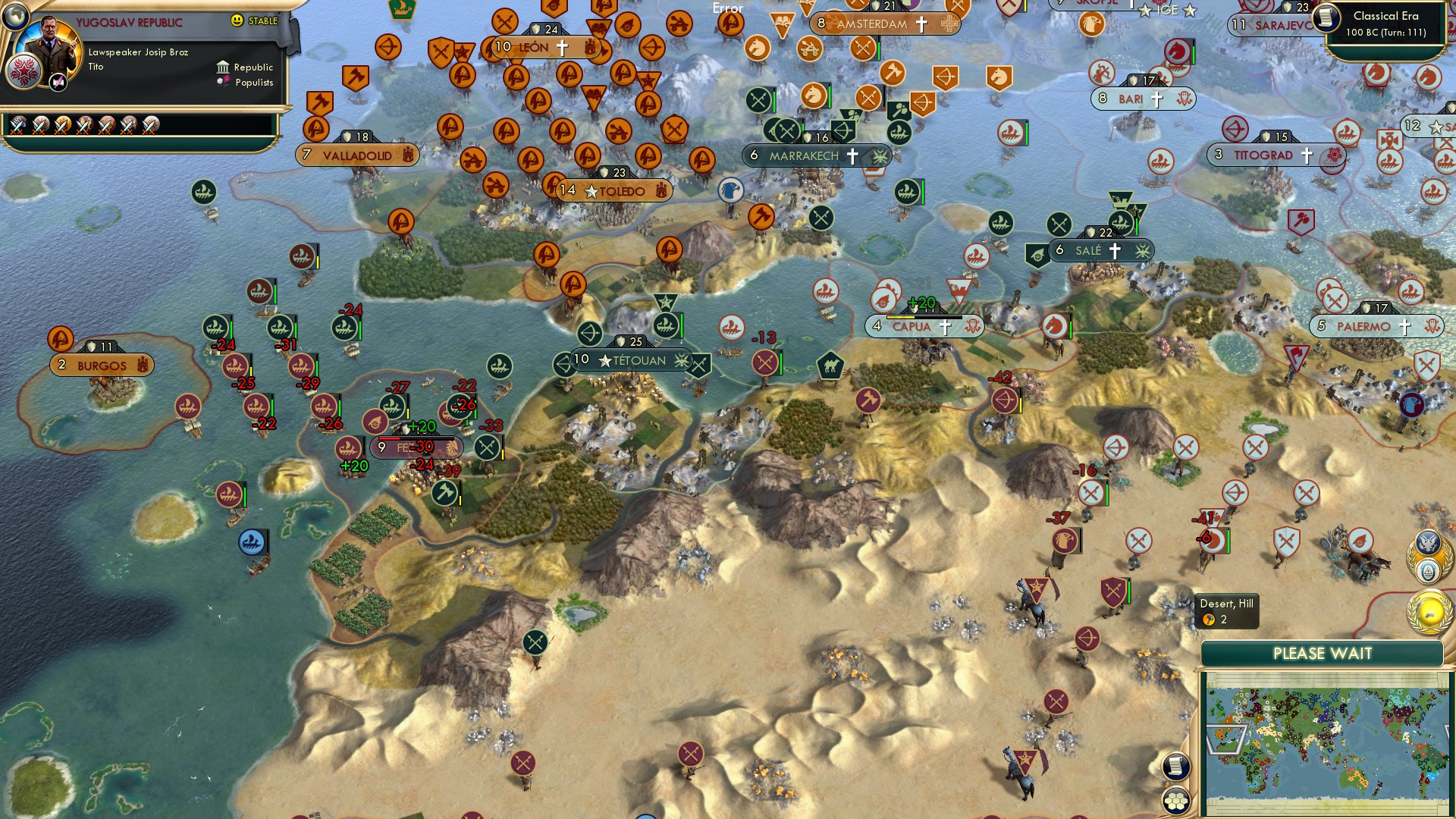The image size is (1456, 819).
Task: Click the notification scroll icon near the minimap
Action: point(1177,767)
